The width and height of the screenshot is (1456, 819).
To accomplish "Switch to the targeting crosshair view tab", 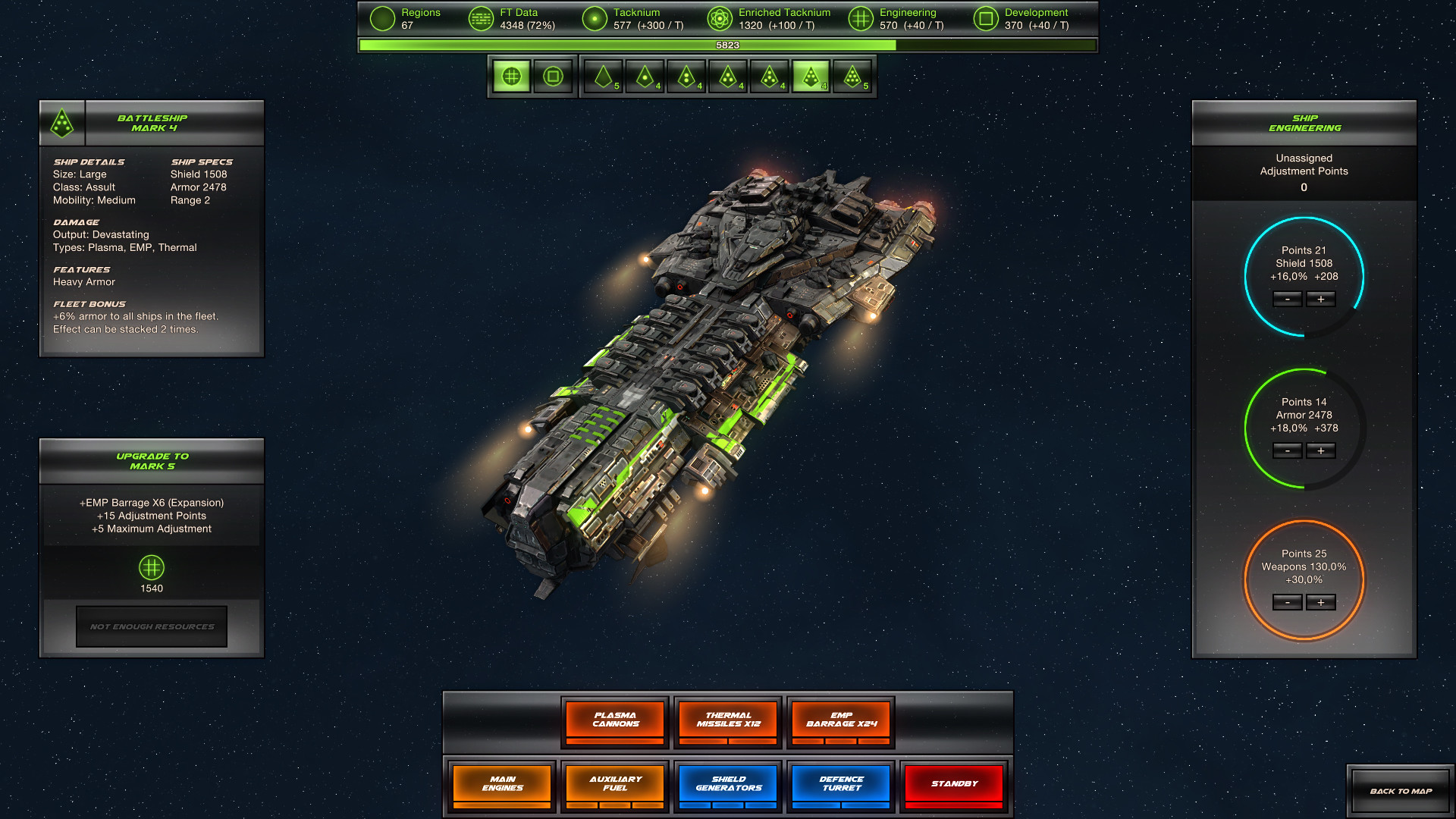I will tap(510, 76).
